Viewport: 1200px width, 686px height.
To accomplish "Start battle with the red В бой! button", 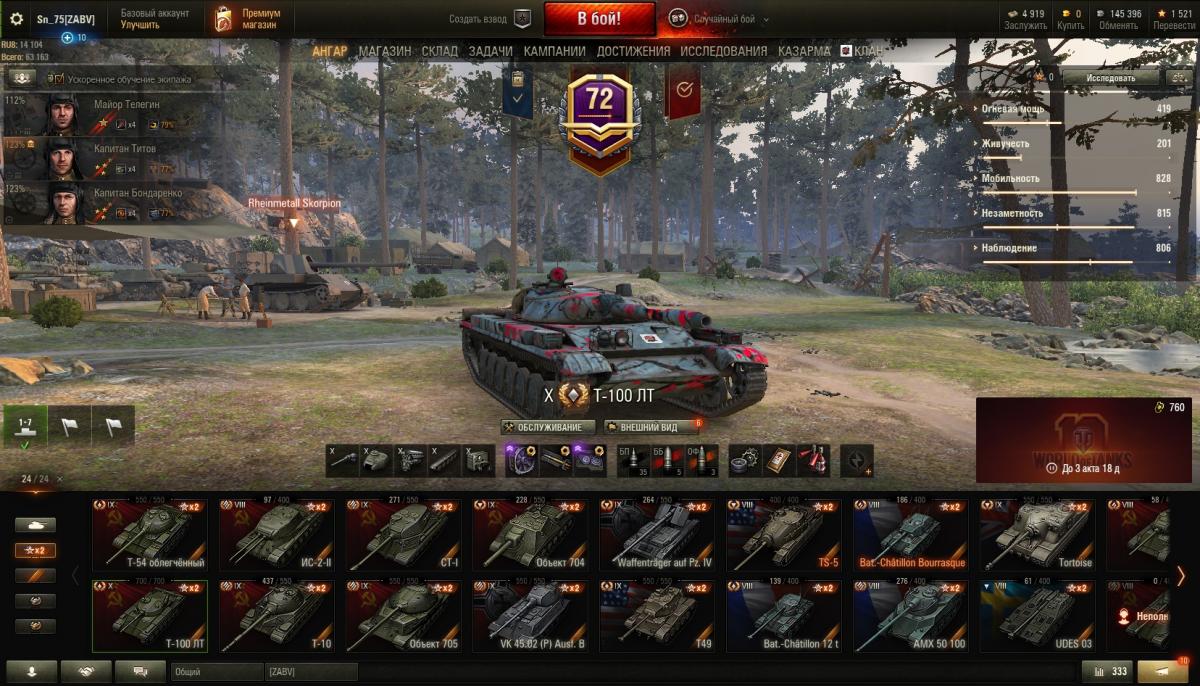I will click(x=599, y=18).
